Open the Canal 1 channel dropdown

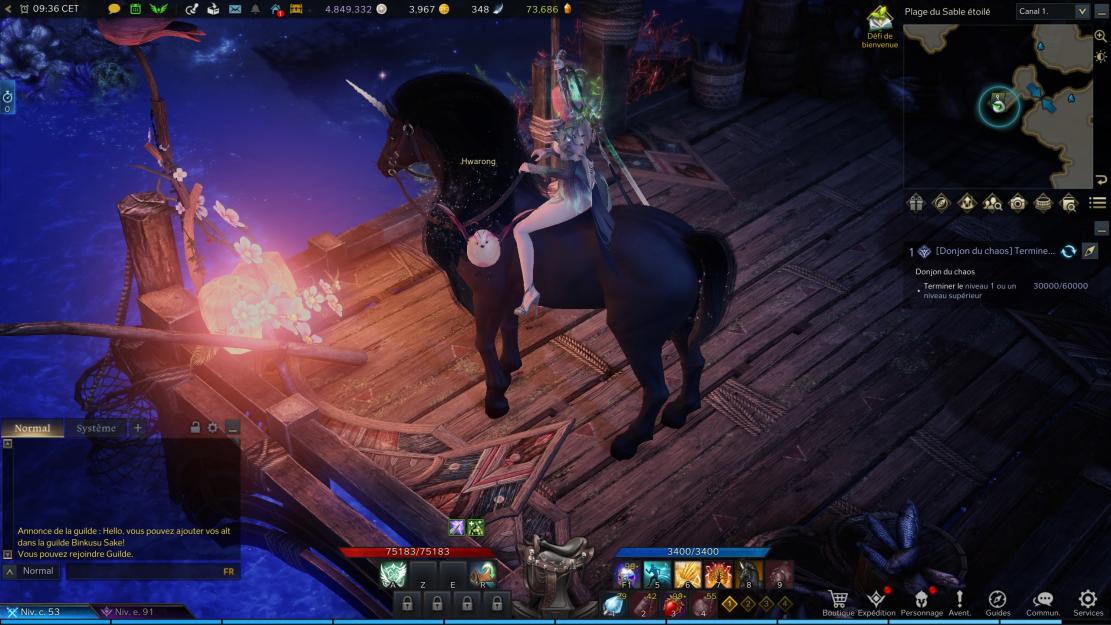(x=1052, y=11)
